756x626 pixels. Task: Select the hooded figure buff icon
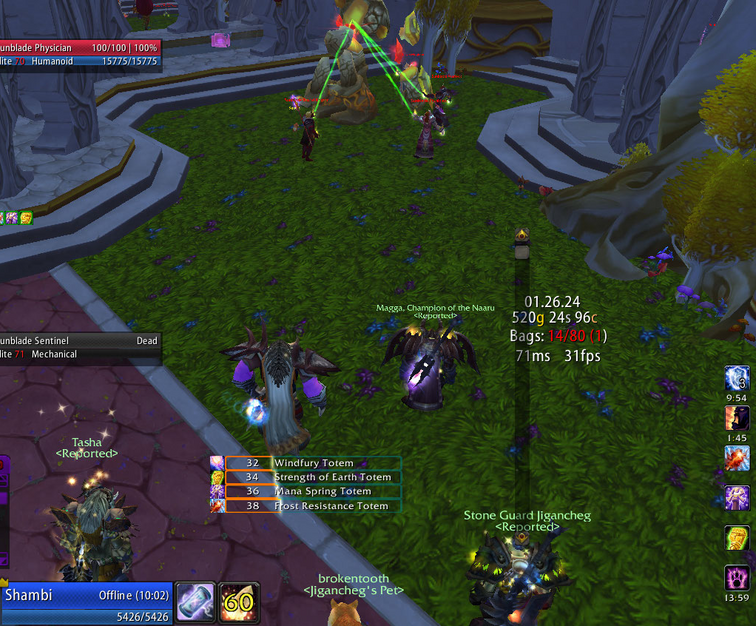click(738, 419)
